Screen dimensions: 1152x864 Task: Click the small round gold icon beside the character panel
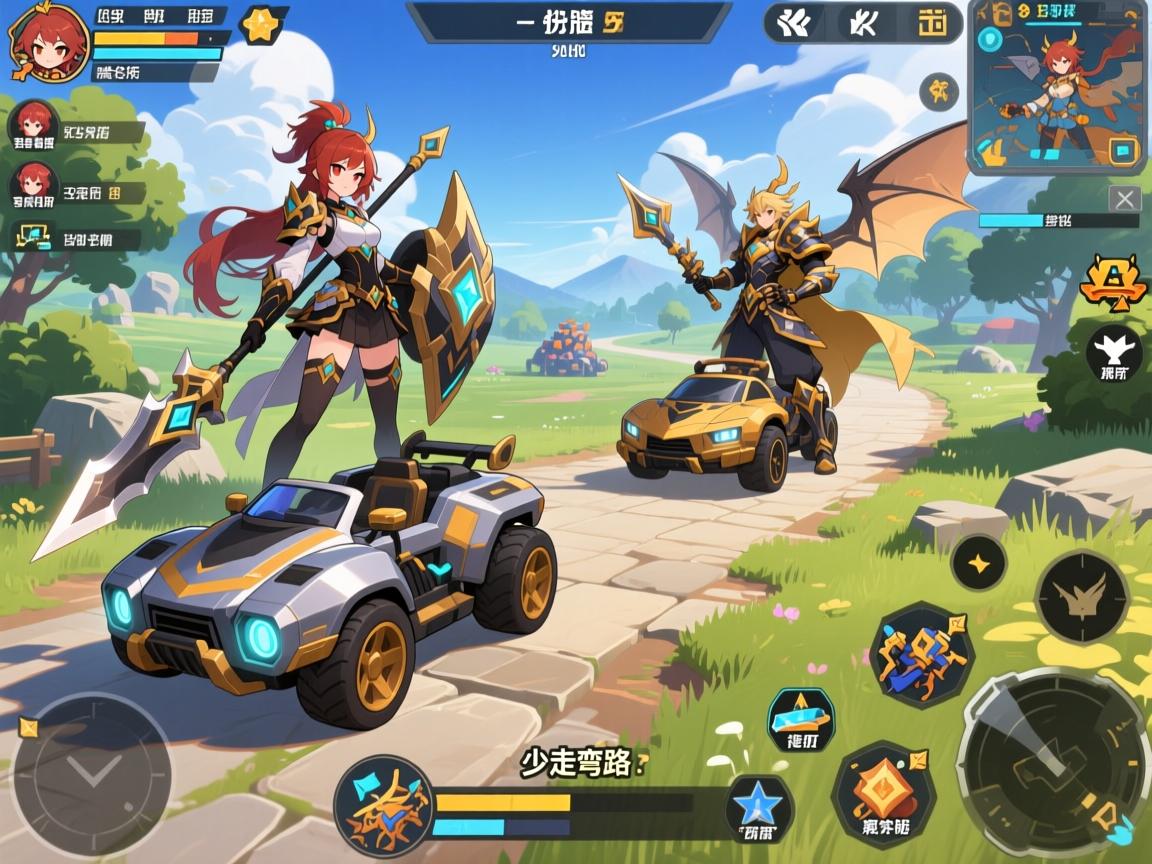(x=939, y=93)
